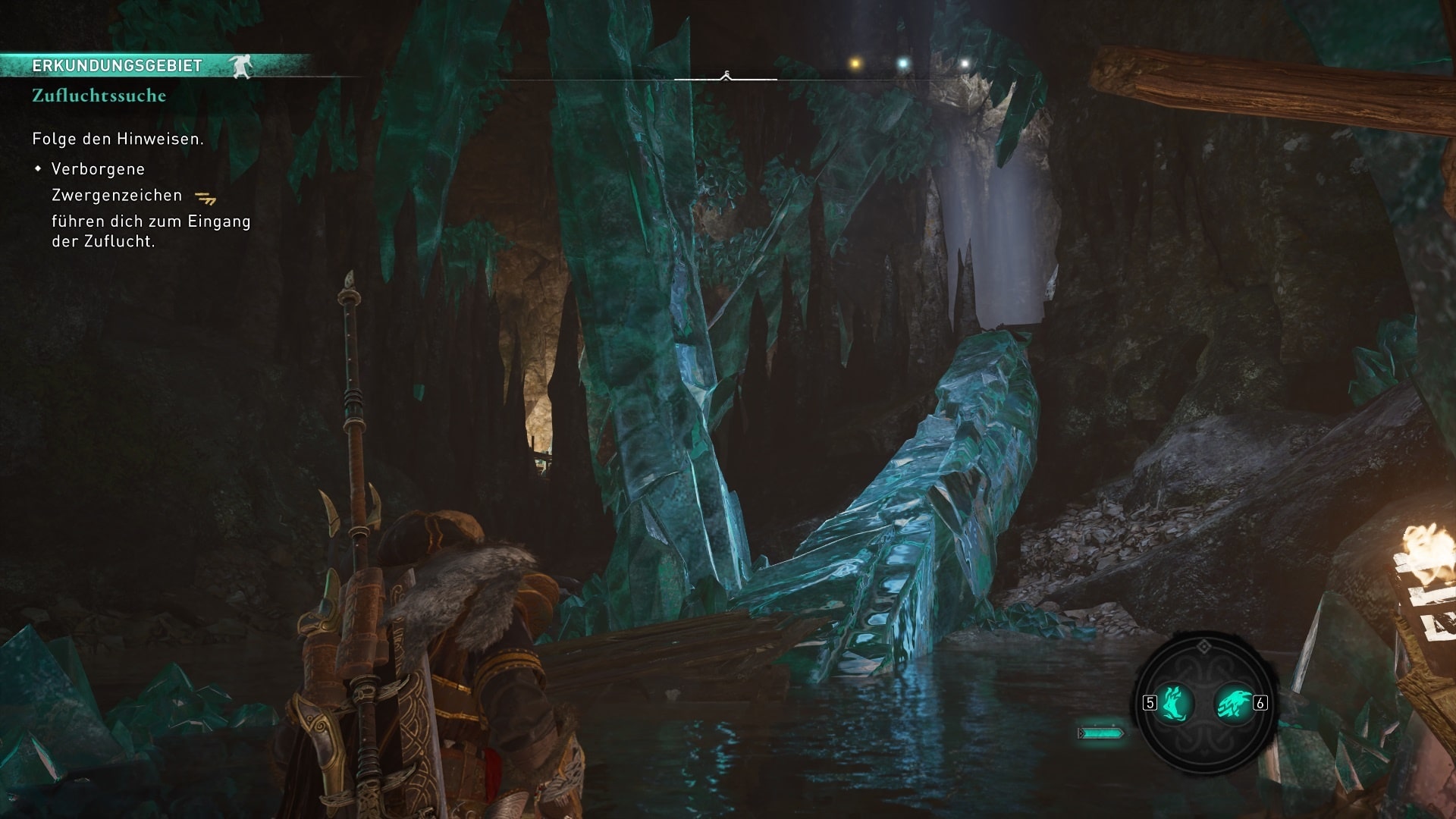Click the yellow wealth dot on the compass
This screenshot has height=819, width=1456.
coord(855,64)
